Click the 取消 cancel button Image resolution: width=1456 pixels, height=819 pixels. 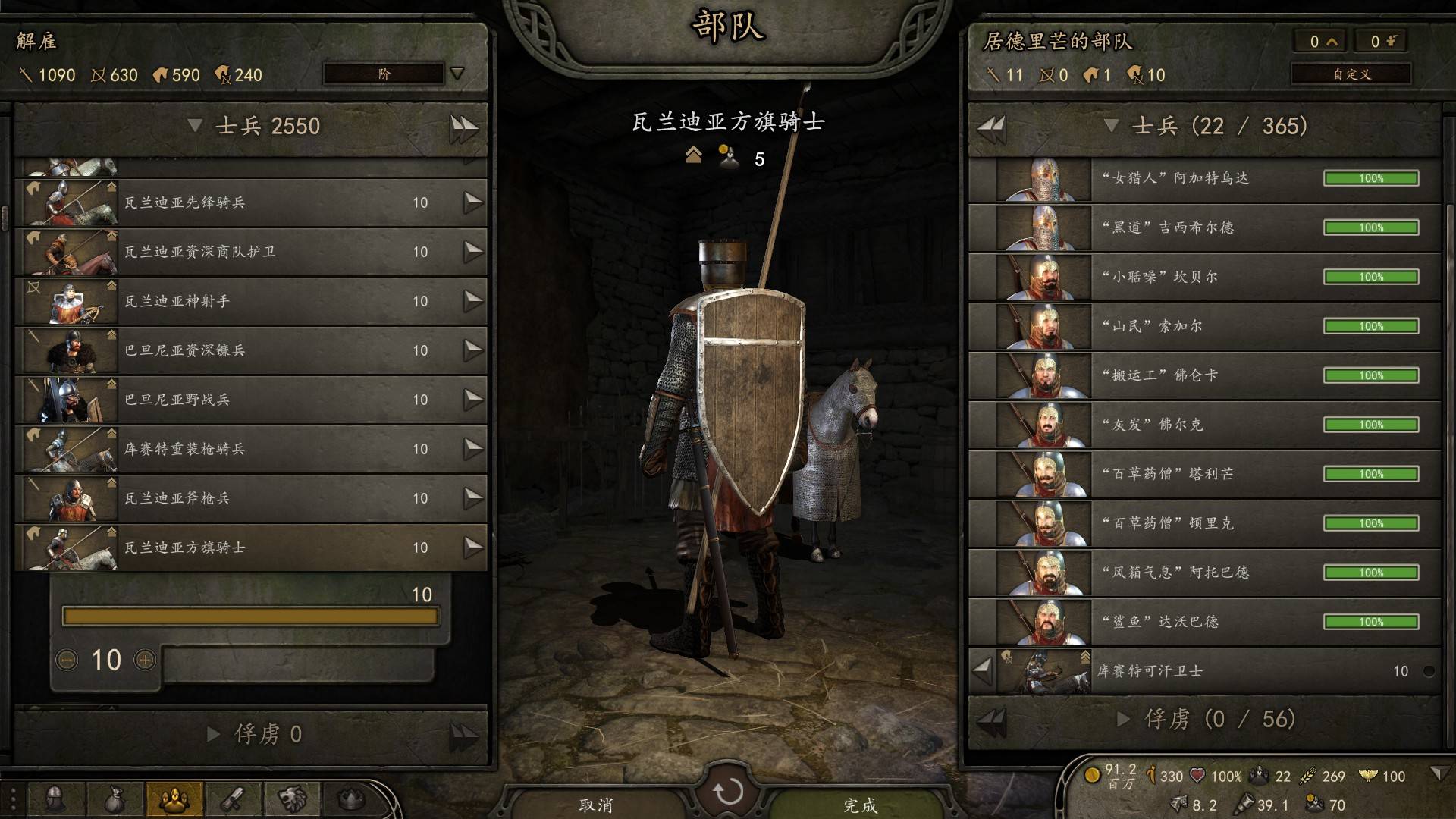tap(596, 804)
